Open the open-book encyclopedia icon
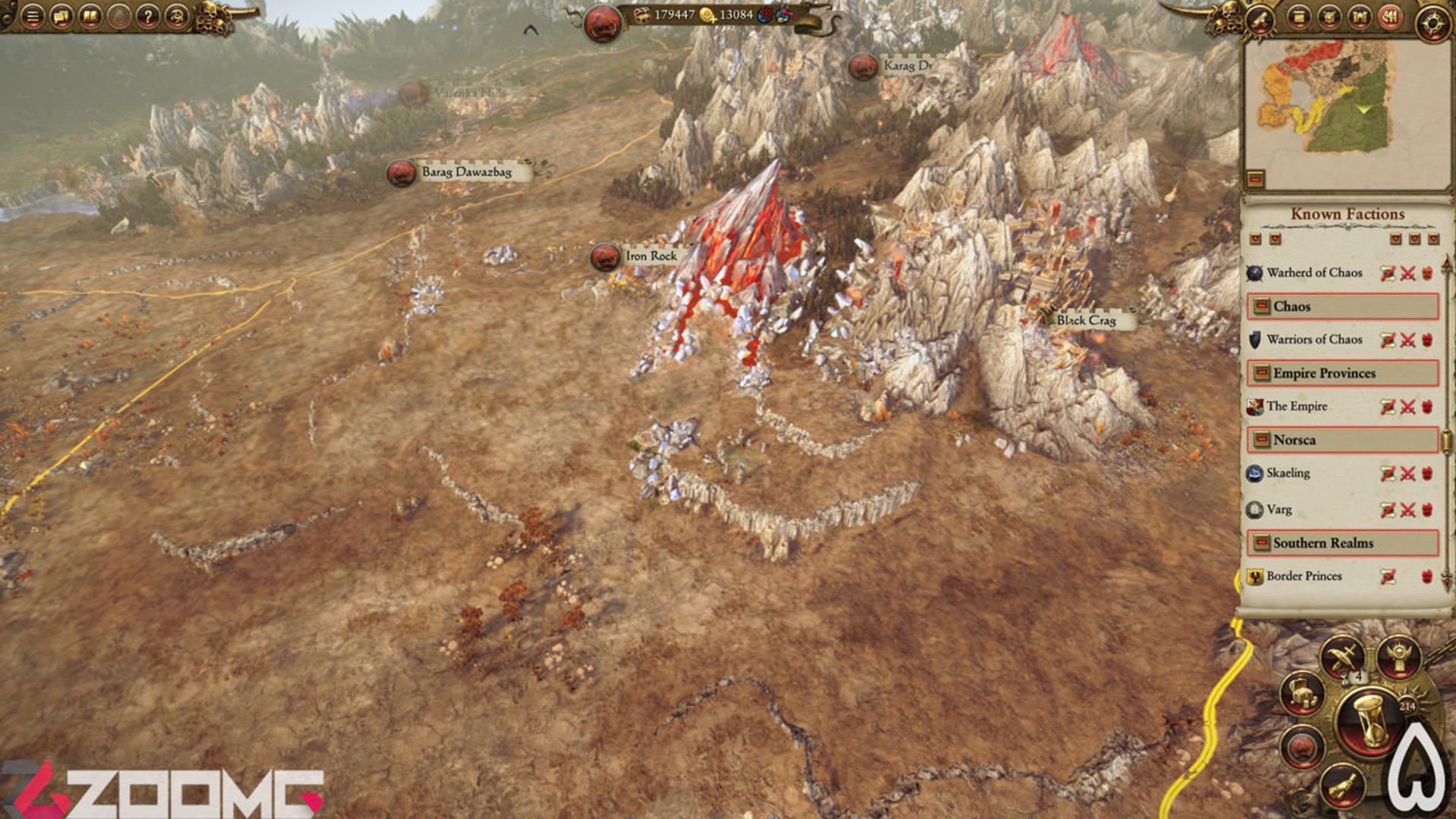This screenshot has height=819, width=1456. [90, 16]
